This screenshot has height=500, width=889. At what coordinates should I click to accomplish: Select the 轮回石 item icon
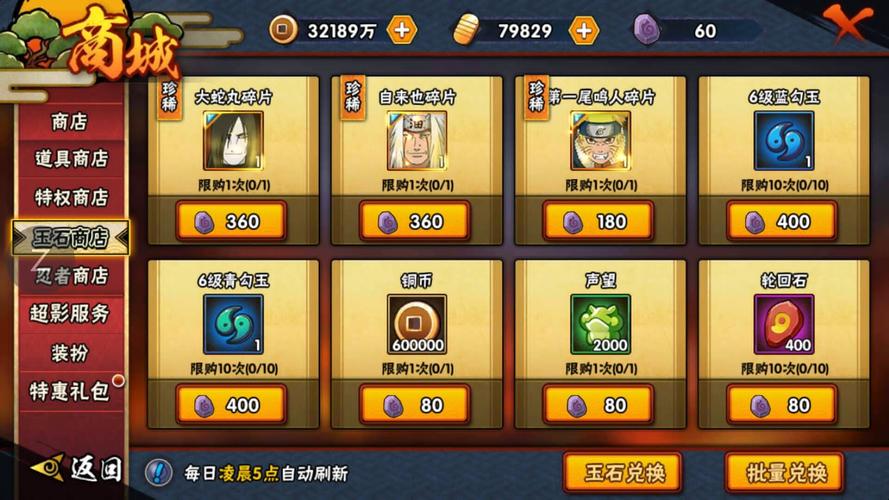(783, 324)
